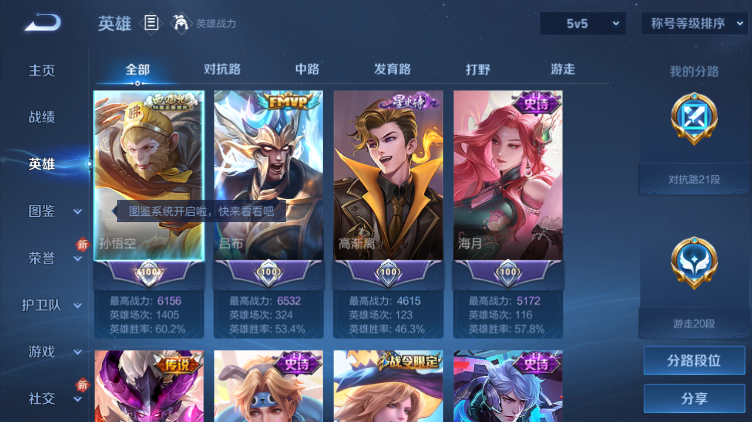This screenshot has height=422, width=752.
Task: Open the 主页 sidebar entry
Action: pyautogui.click(x=42, y=70)
